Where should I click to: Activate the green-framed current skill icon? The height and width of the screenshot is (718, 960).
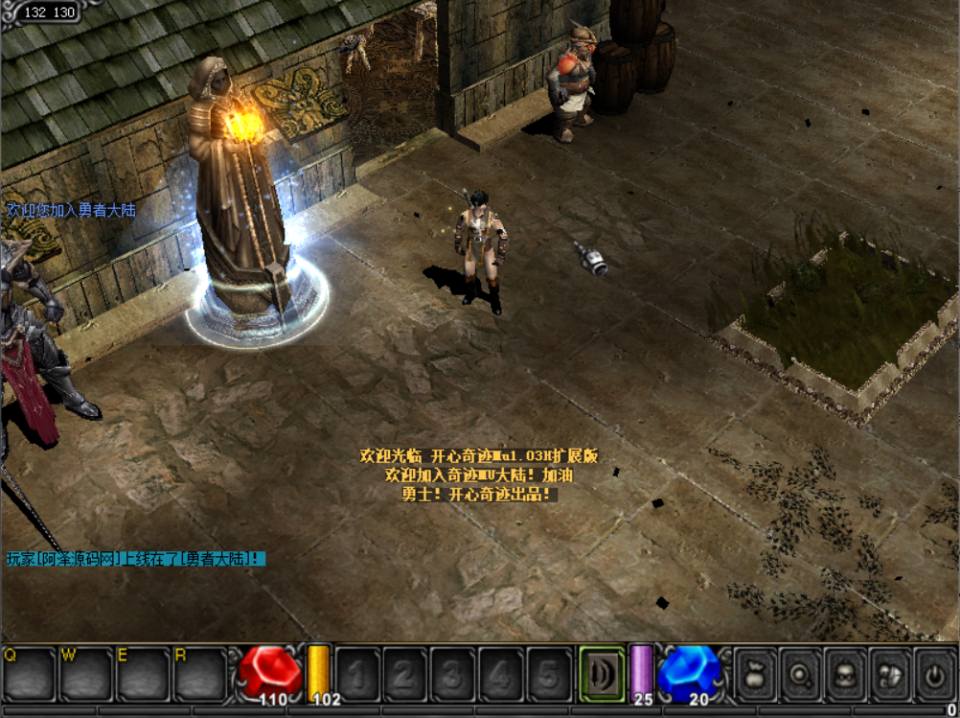pyautogui.click(x=602, y=673)
